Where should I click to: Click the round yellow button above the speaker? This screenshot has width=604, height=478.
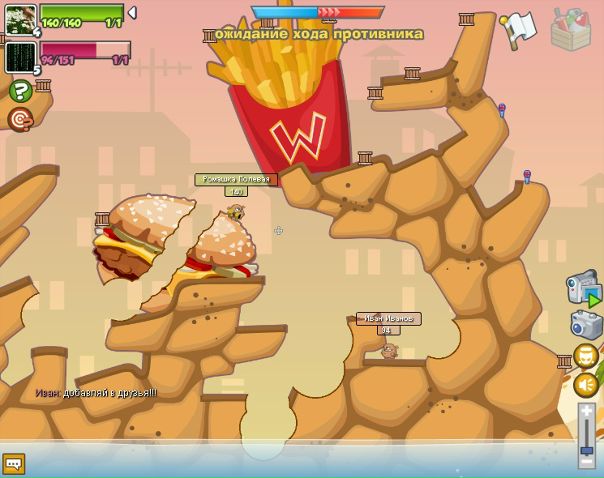586,355
